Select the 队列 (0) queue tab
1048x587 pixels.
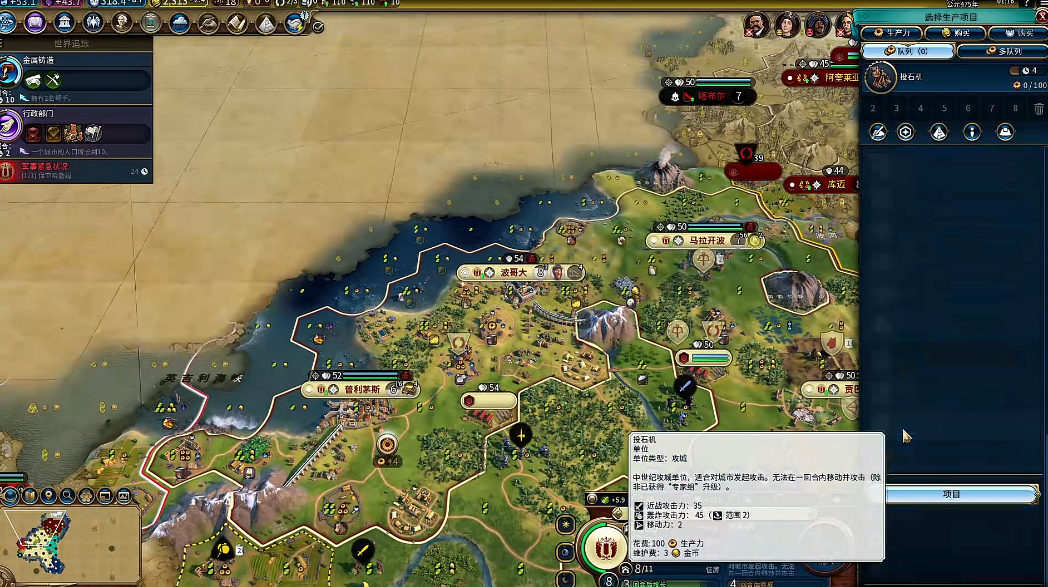click(907, 50)
